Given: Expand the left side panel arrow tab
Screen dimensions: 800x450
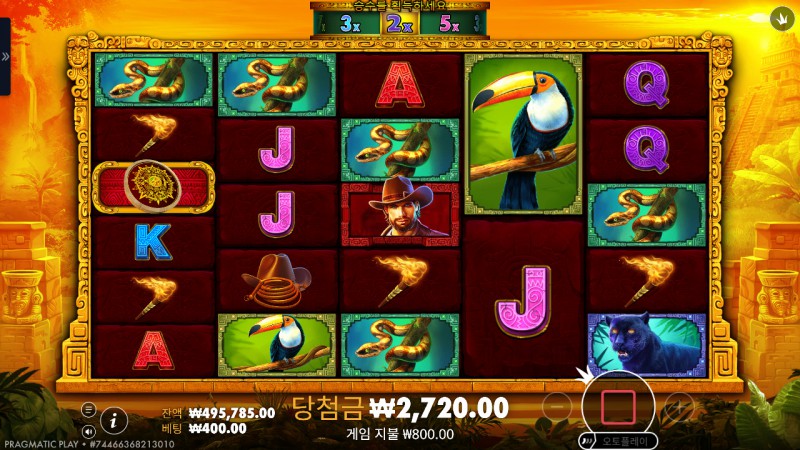Looking at the screenshot, I should (5, 57).
